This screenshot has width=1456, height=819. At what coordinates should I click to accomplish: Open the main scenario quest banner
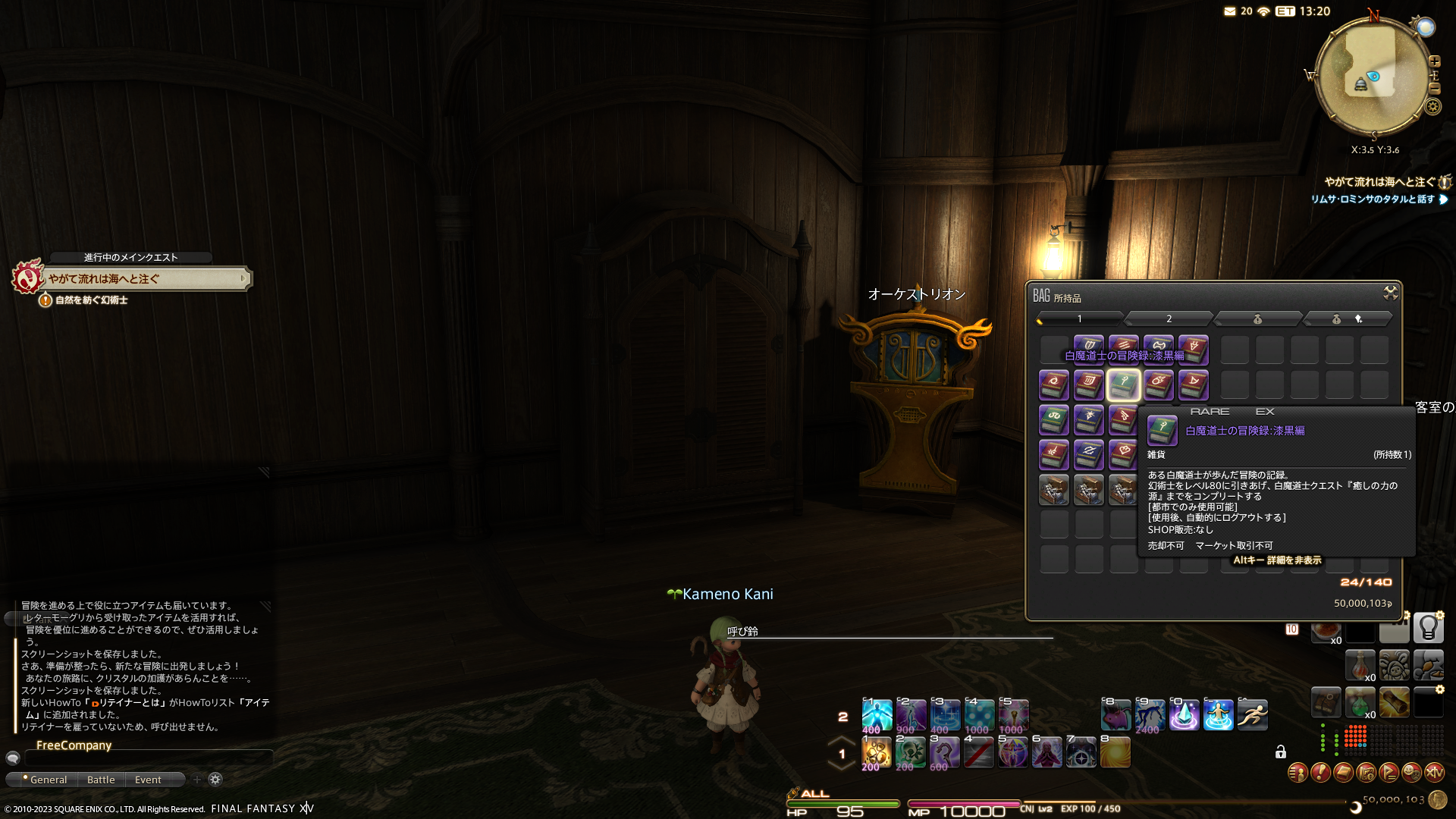[144, 279]
